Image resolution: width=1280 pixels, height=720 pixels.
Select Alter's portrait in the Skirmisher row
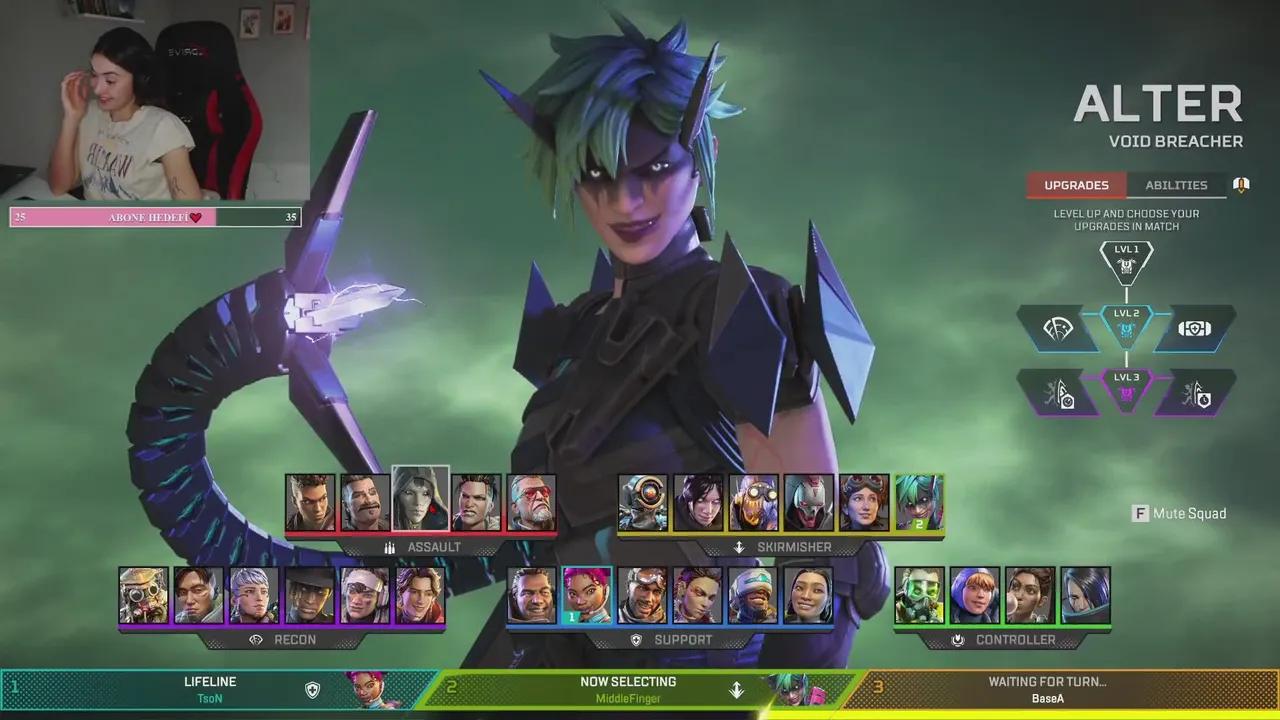tap(919, 500)
